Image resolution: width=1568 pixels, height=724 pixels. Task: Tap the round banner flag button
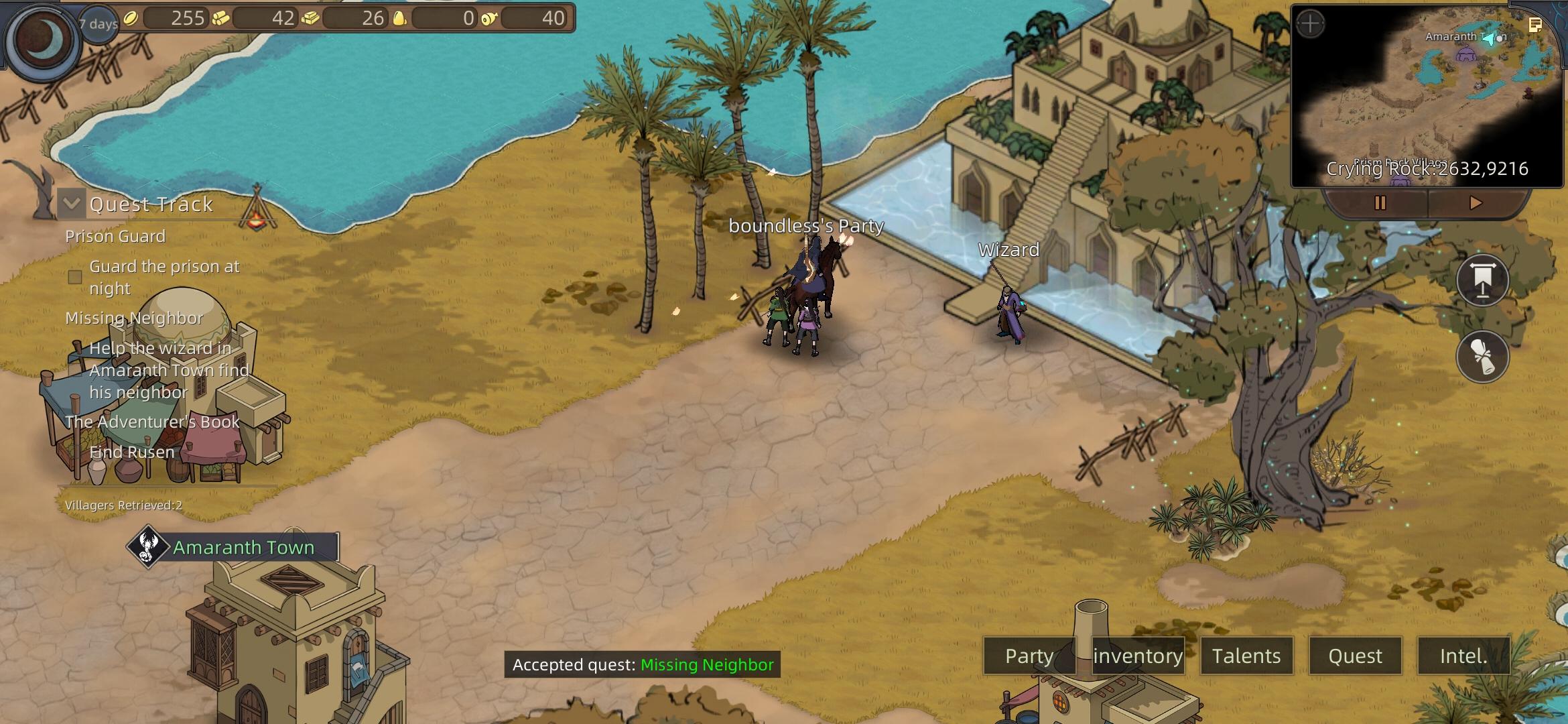pos(1482,280)
